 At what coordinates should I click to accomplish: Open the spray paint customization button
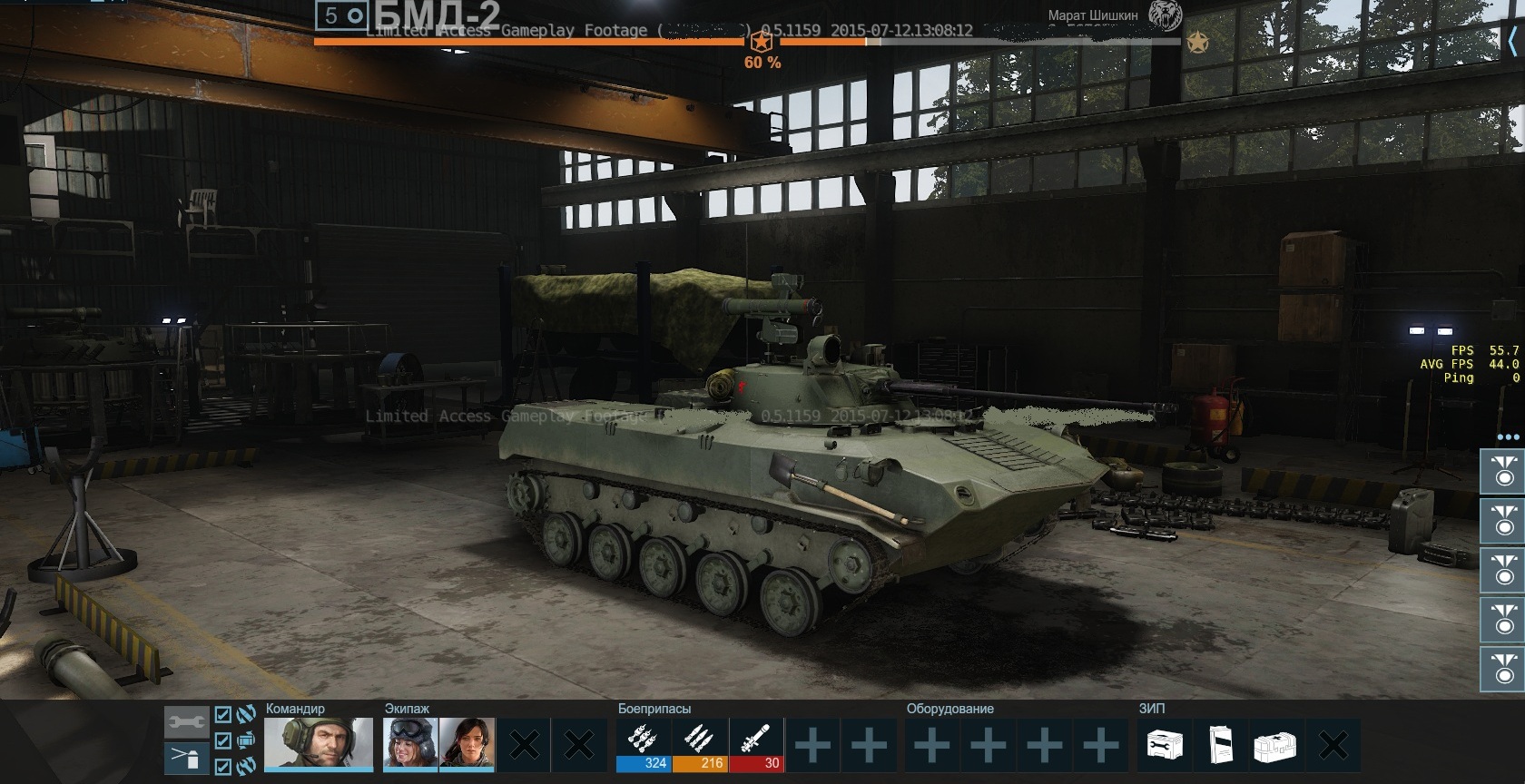coord(186,758)
